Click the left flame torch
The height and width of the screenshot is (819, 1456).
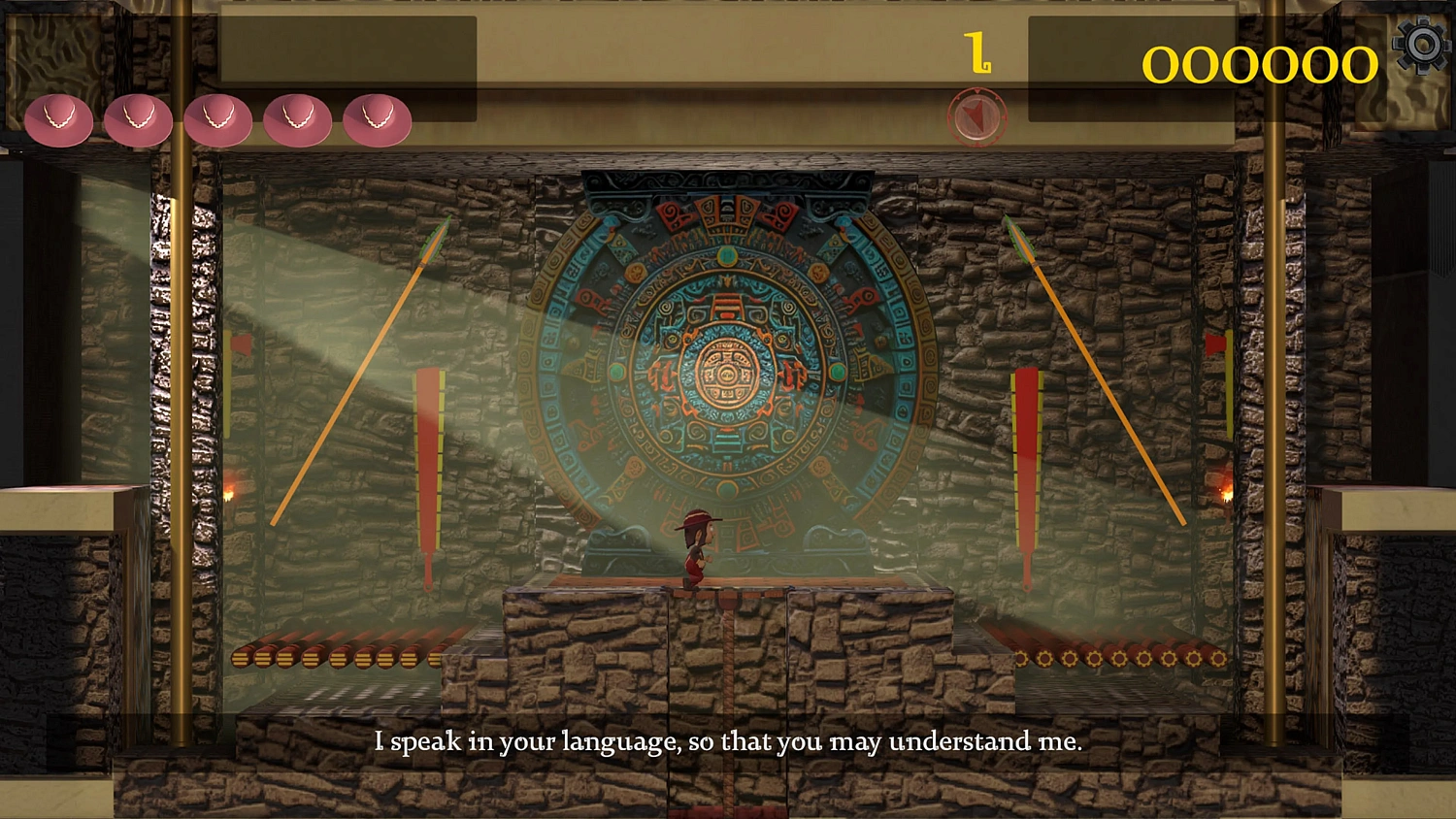pos(229,493)
